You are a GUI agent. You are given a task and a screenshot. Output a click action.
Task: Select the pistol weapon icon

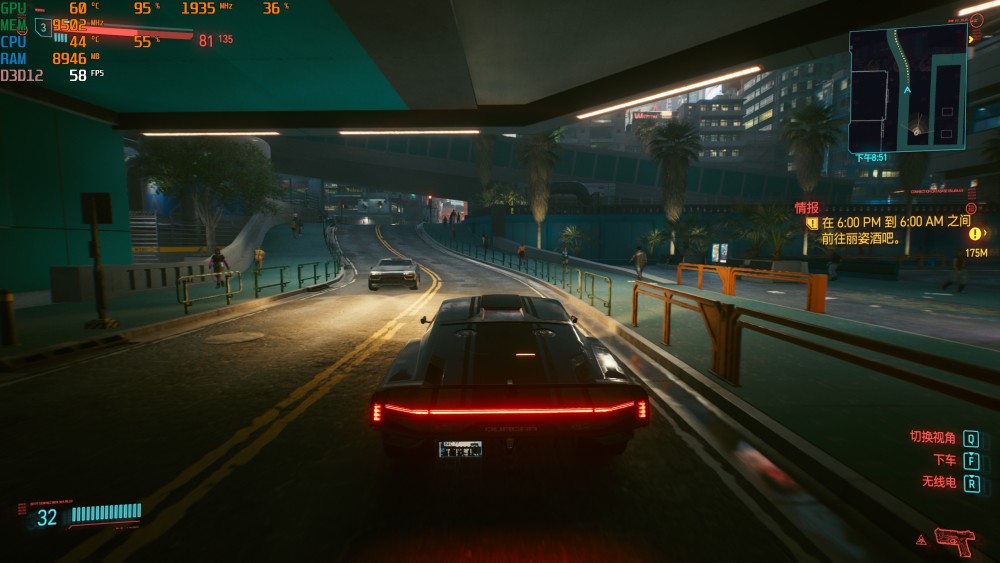pos(954,541)
